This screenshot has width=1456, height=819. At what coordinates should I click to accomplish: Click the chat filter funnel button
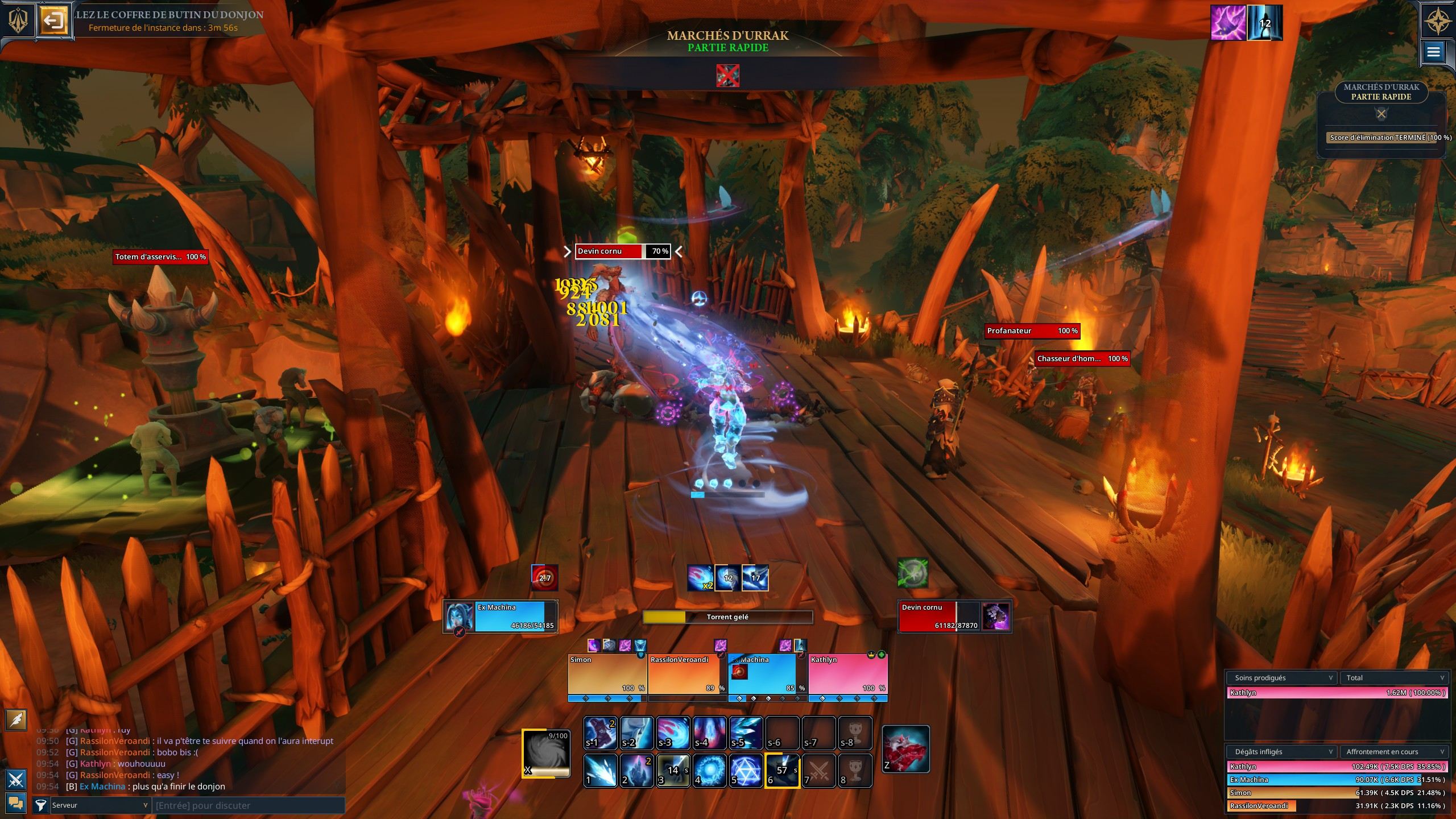40,805
